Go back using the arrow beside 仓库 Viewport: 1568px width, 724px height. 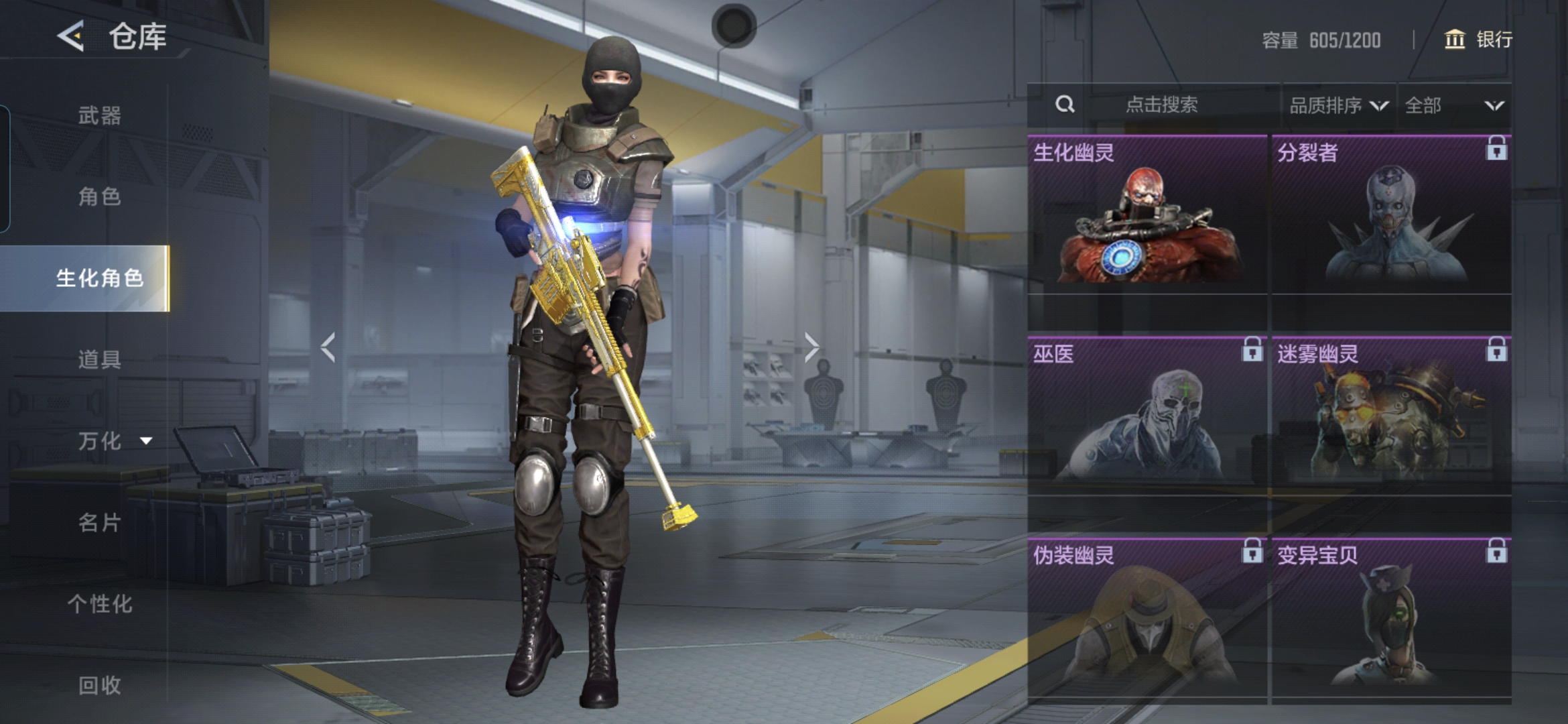click(71, 36)
